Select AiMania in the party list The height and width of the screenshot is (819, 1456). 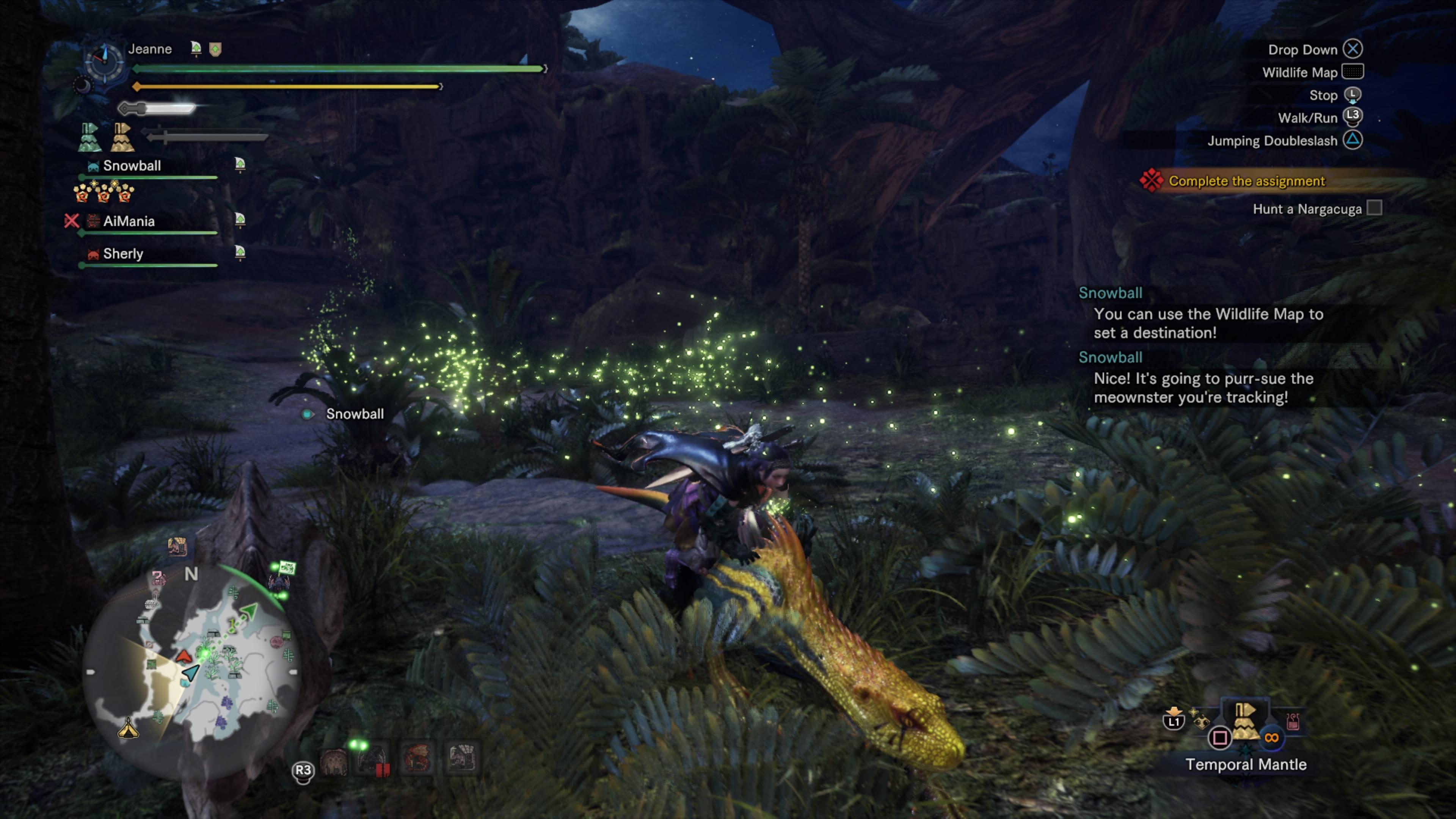click(x=128, y=221)
